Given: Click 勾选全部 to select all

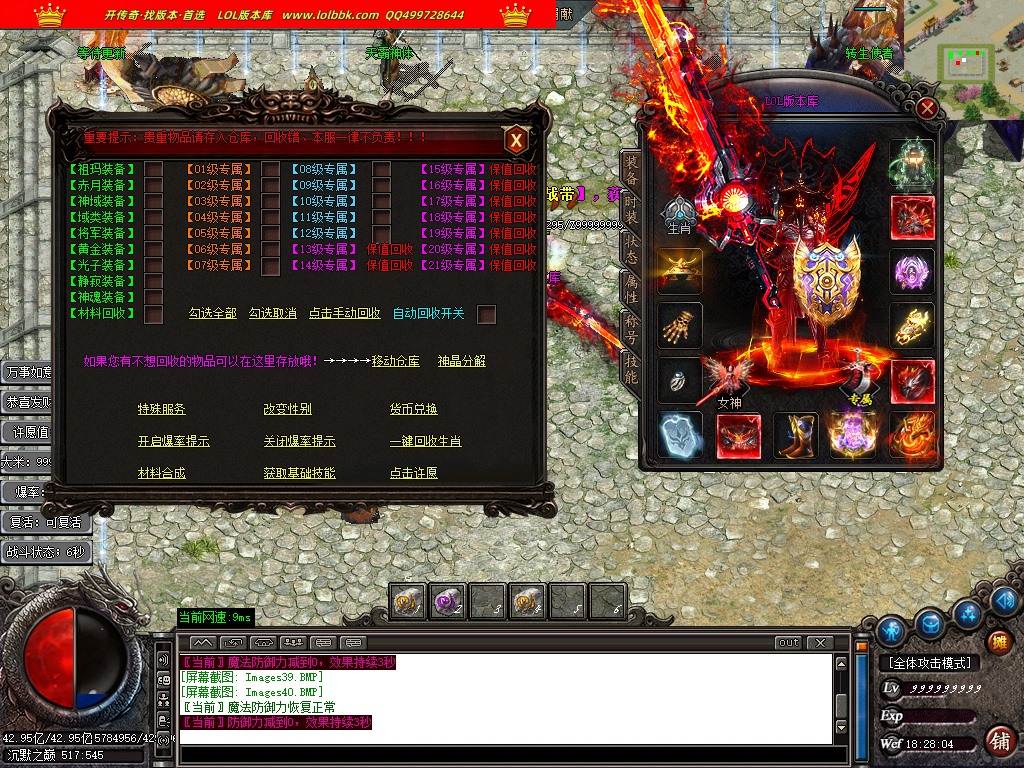Looking at the screenshot, I should (213, 313).
